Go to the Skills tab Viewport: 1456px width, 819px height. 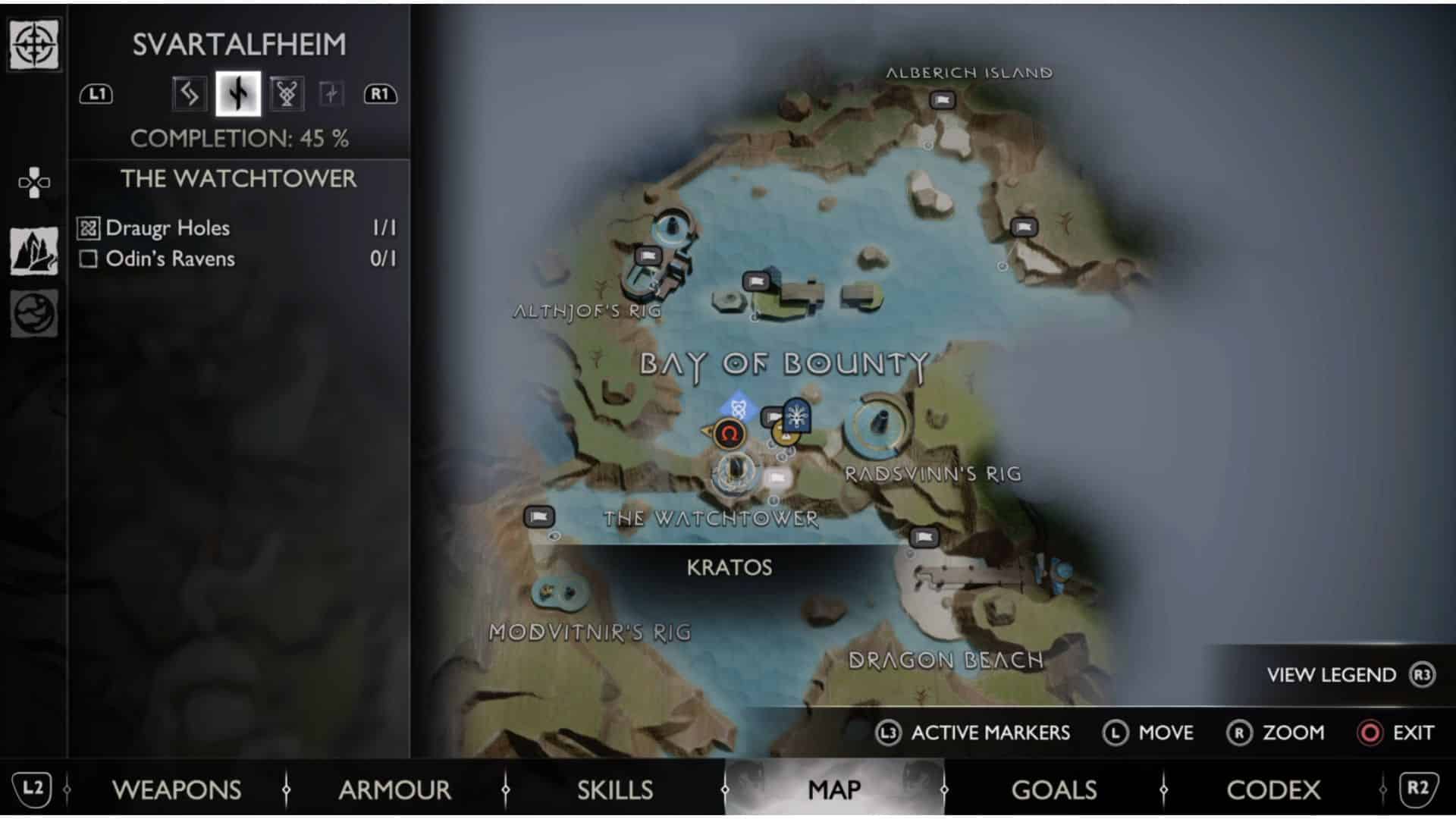click(x=614, y=789)
